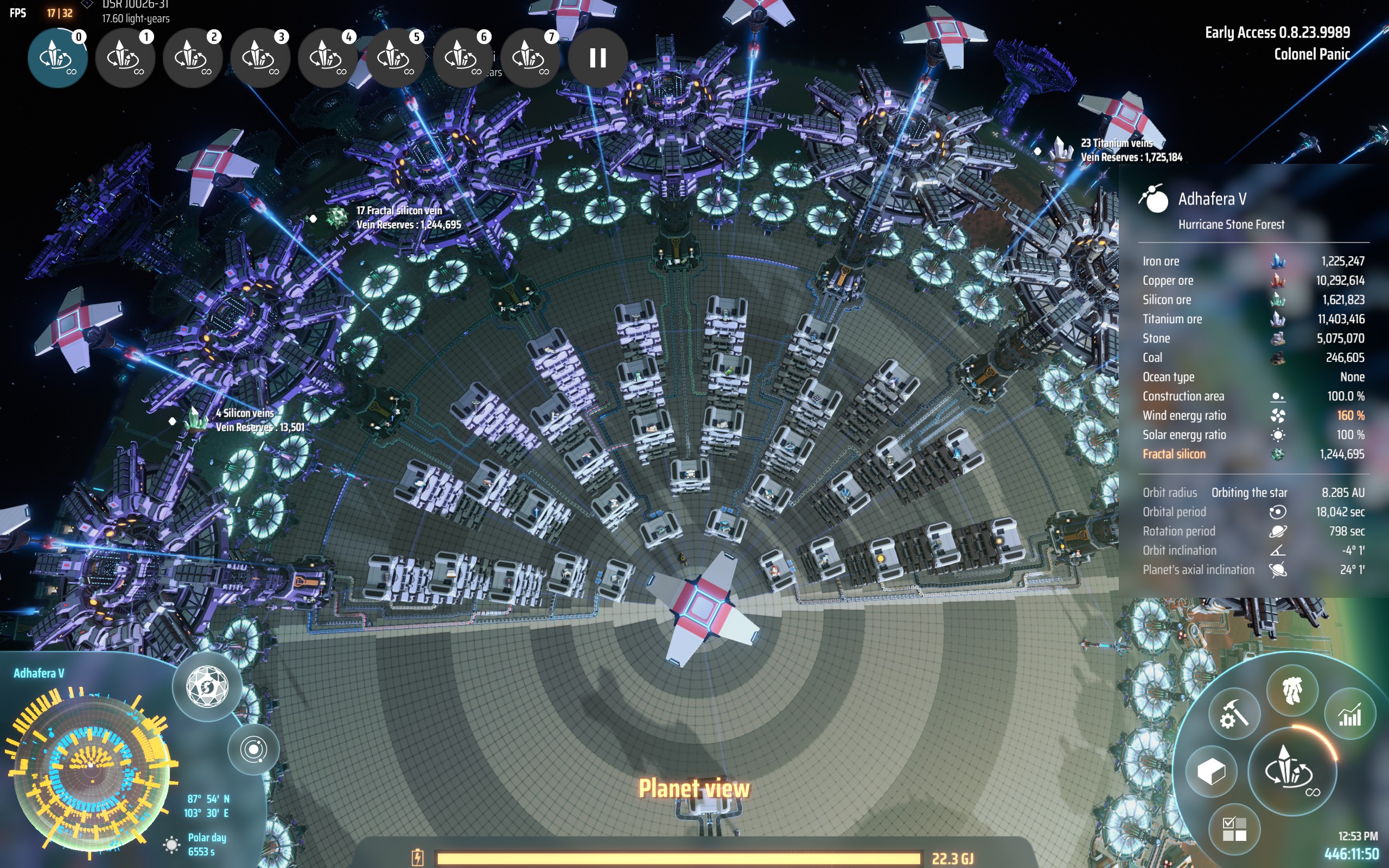Click the Silicon ore icon in planet panel
The height and width of the screenshot is (868, 1389).
[x=1279, y=299]
